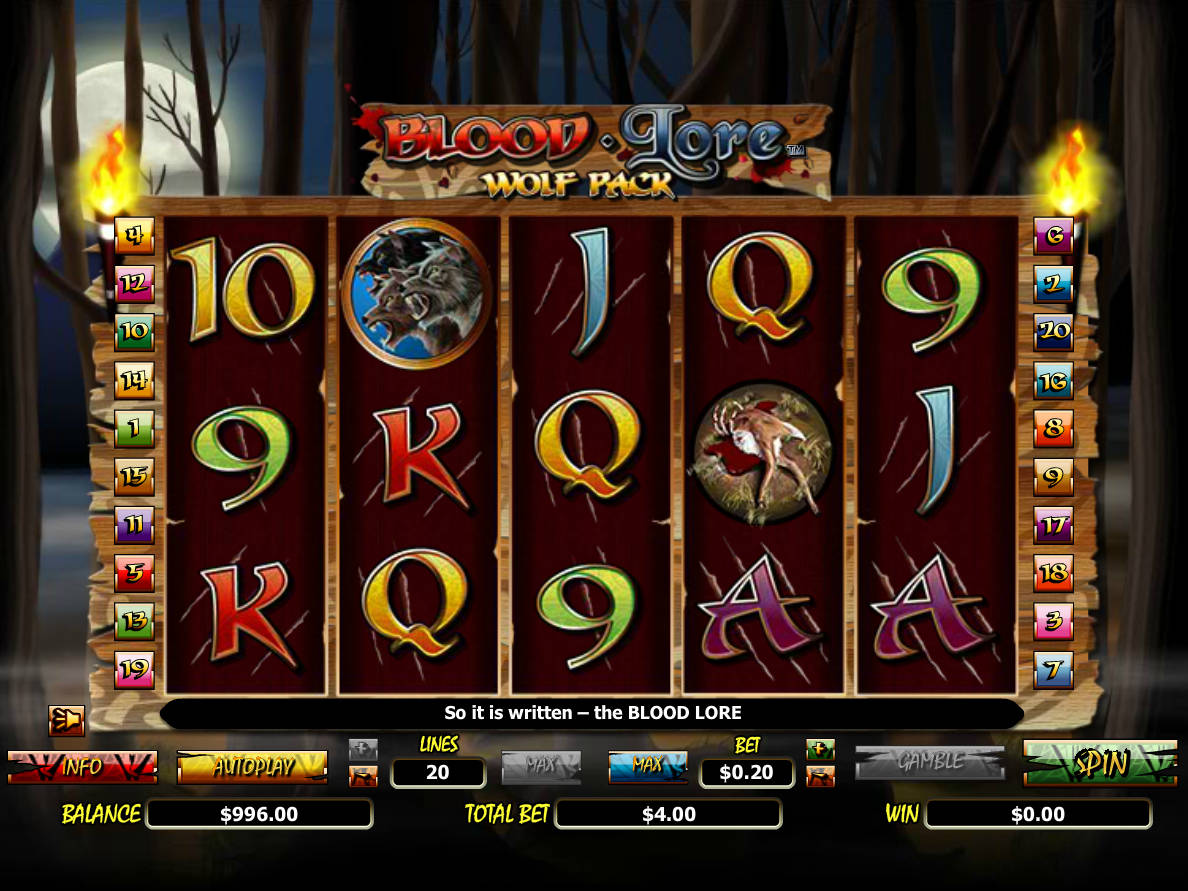Select payline marker 12

[x=134, y=284]
